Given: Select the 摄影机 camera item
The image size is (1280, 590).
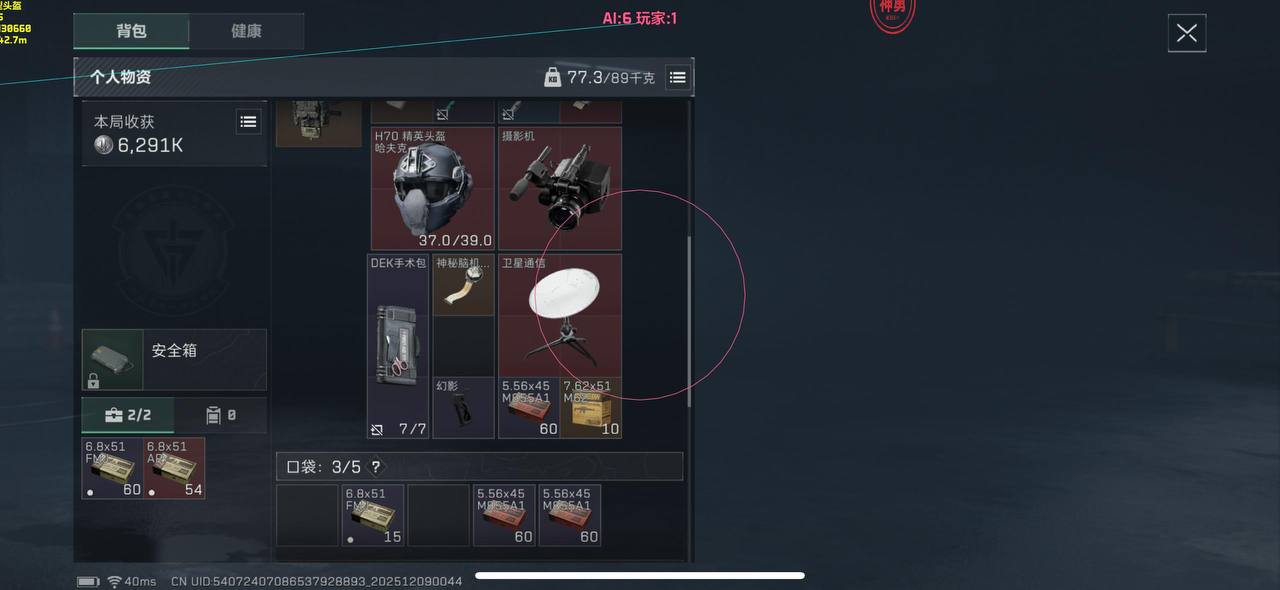Looking at the screenshot, I should point(559,188).
